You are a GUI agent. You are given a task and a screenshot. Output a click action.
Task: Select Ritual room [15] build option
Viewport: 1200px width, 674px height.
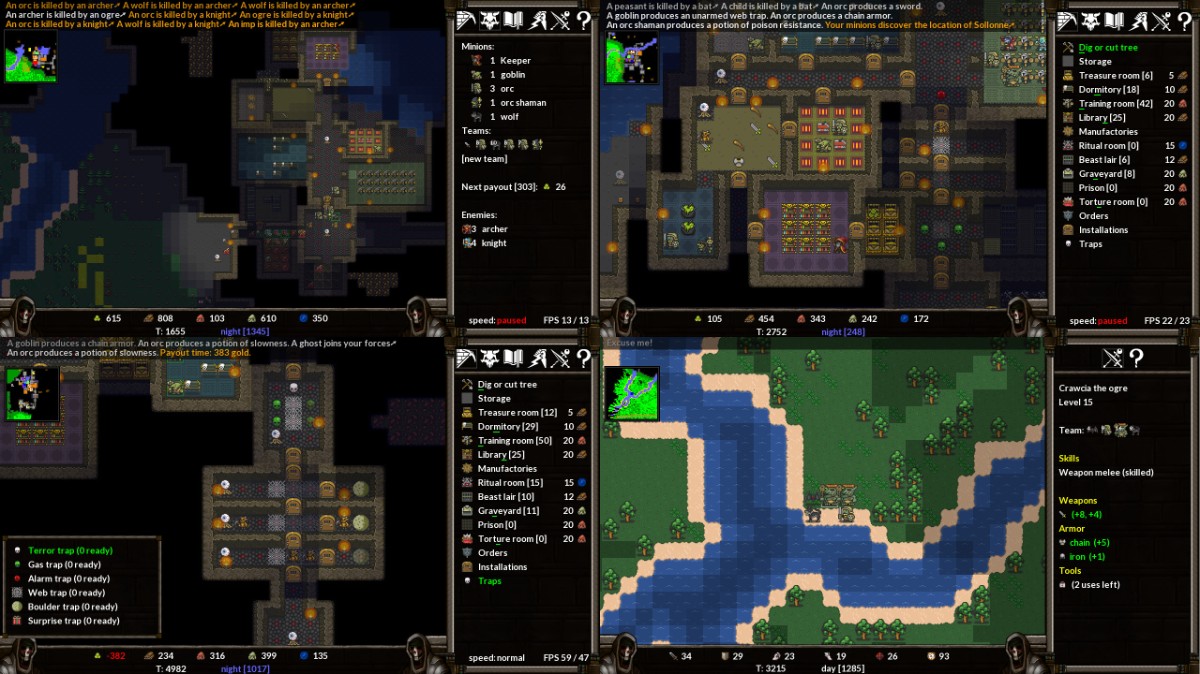[510, 483]
